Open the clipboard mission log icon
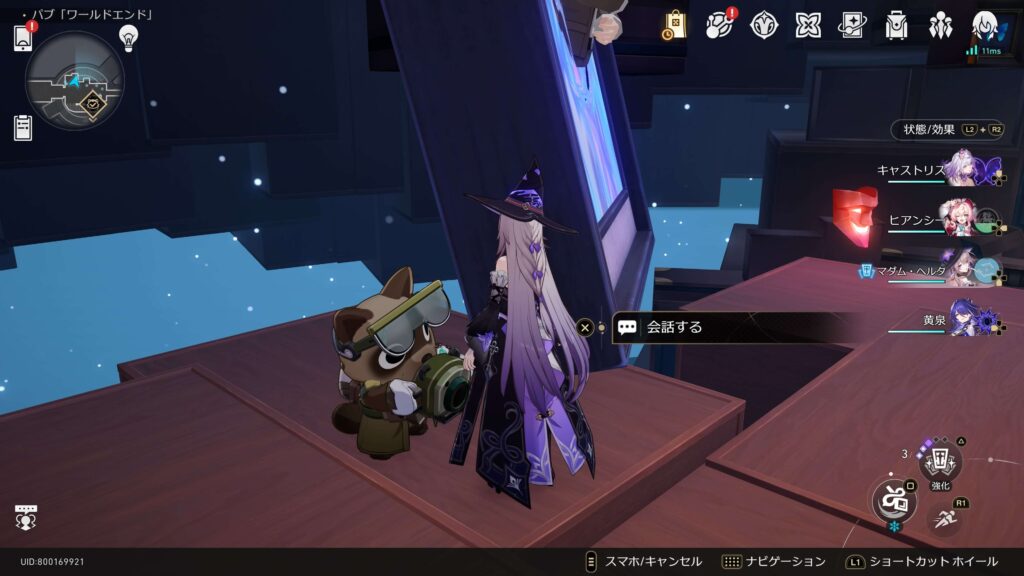 pyautogui.click(x=23, y=127)
